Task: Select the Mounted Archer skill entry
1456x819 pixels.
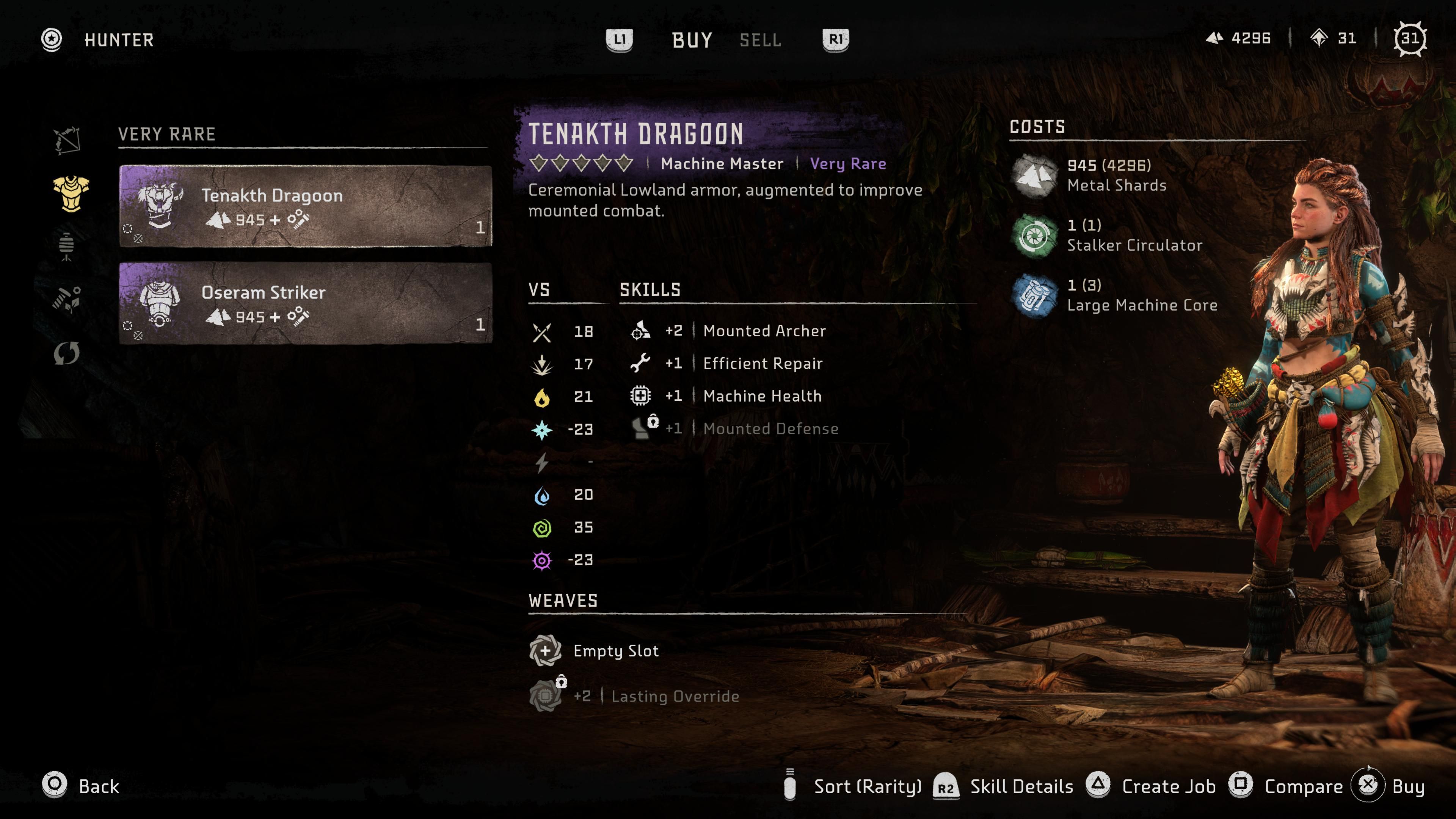Action: click(x=764, y=331)
